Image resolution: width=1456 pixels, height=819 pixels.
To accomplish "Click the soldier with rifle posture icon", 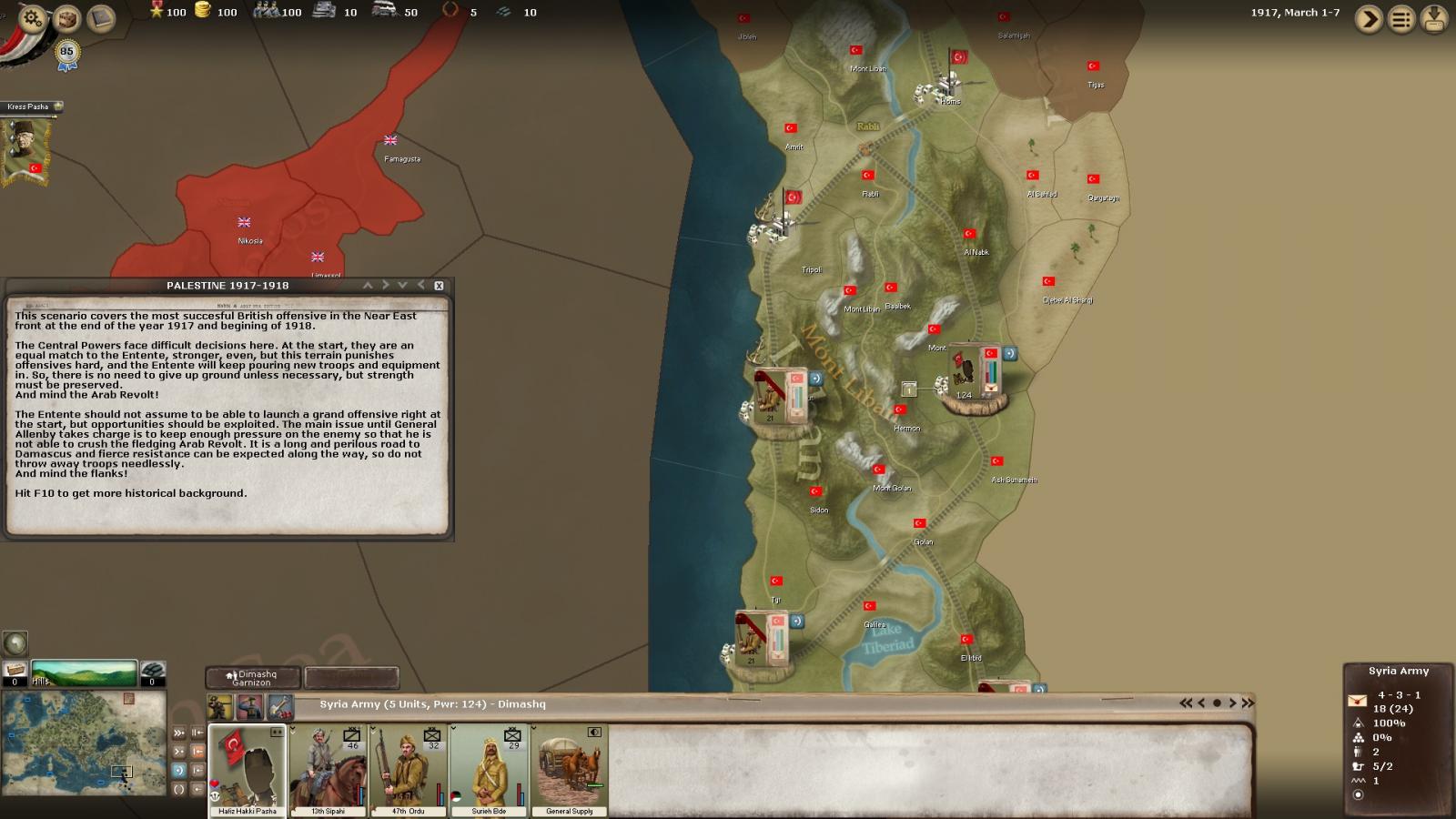I will (220, 706).
